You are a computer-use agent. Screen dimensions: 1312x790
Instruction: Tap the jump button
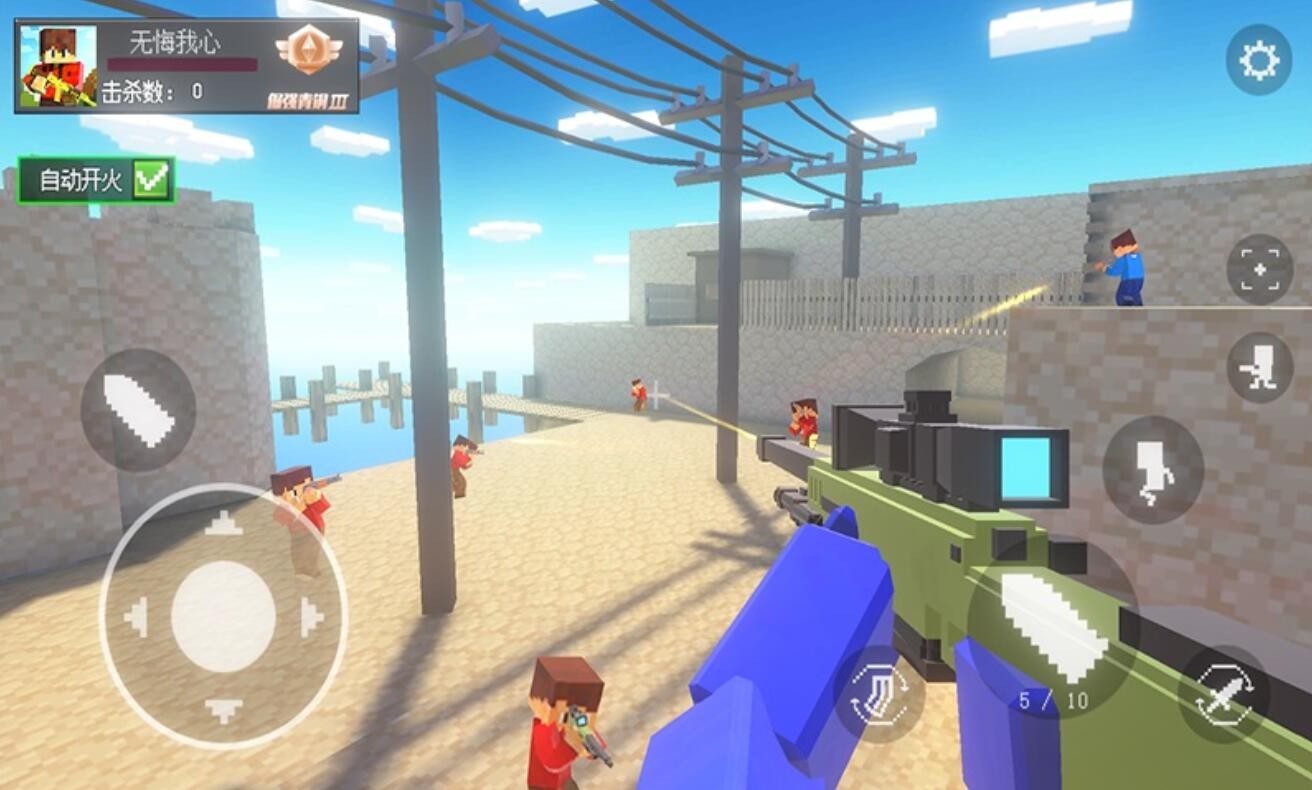pos(1152,469)
